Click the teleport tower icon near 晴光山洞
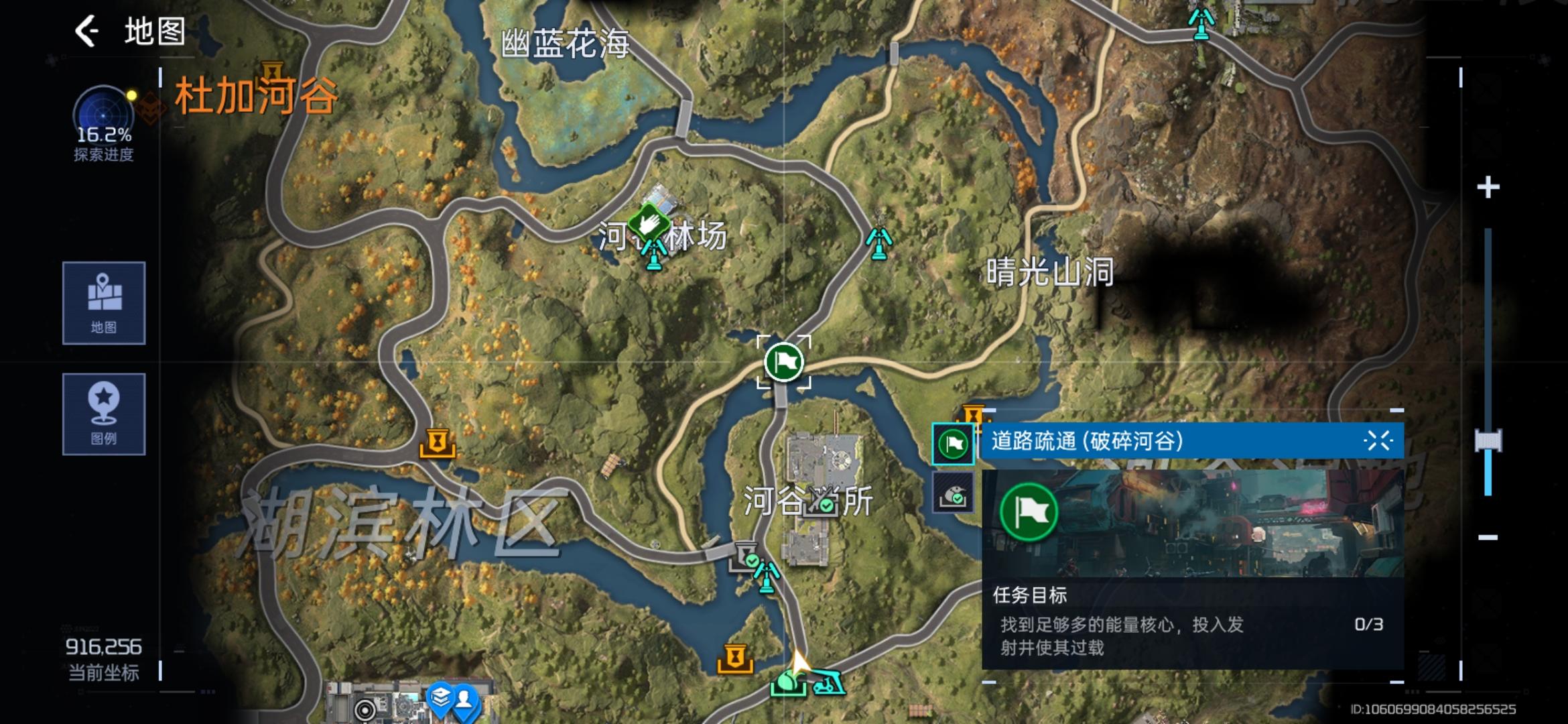The width and height of the screenshot is (1568, 724). point(878,245)
